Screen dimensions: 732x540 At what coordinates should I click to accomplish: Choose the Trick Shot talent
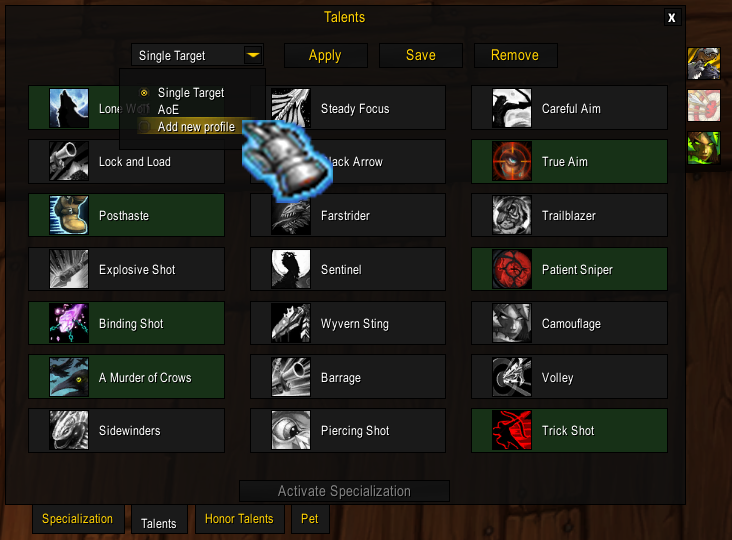(x=569, y=431)
